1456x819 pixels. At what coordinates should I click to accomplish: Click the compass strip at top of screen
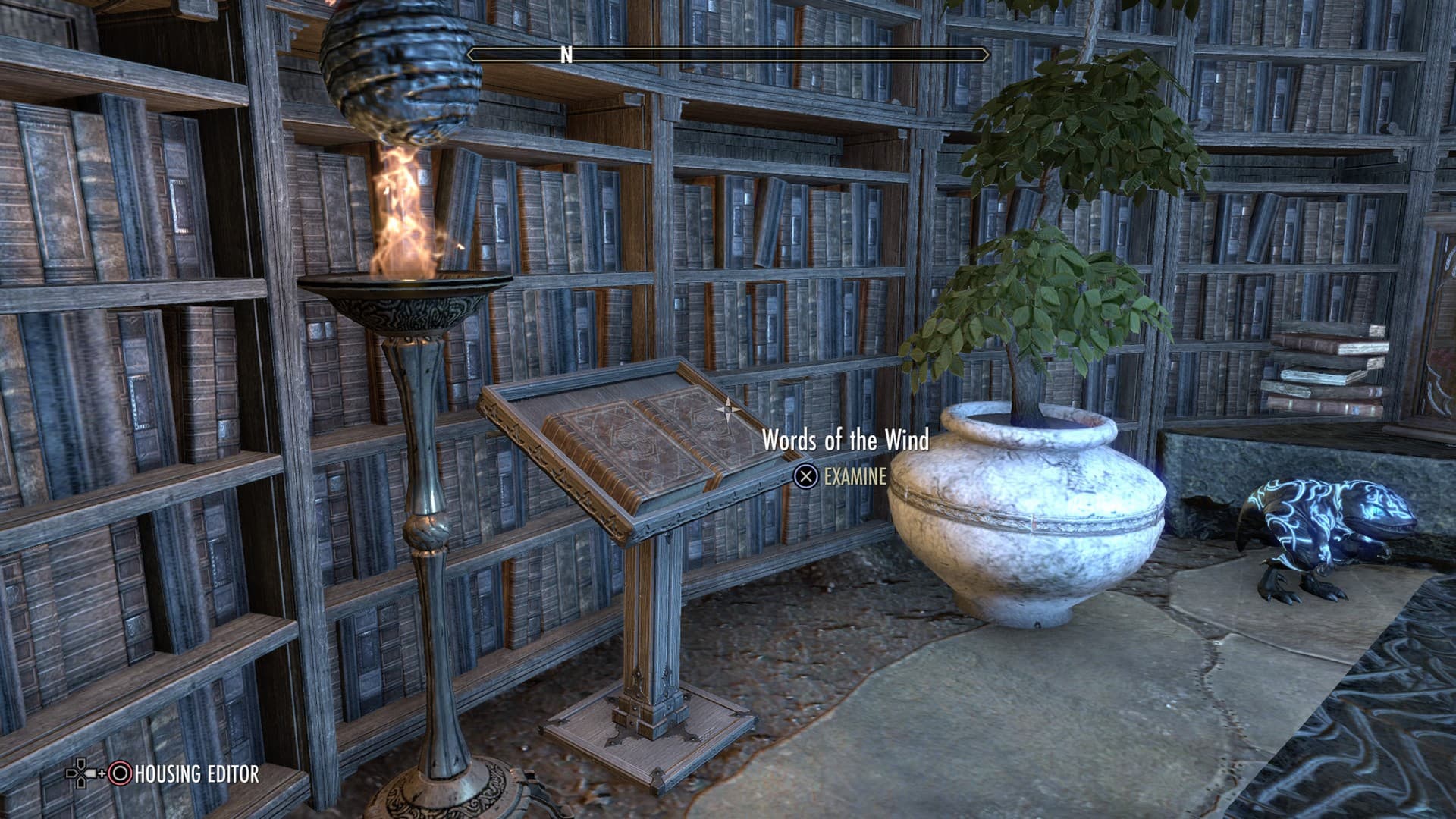pyautogui.click(x=726, y=55)
